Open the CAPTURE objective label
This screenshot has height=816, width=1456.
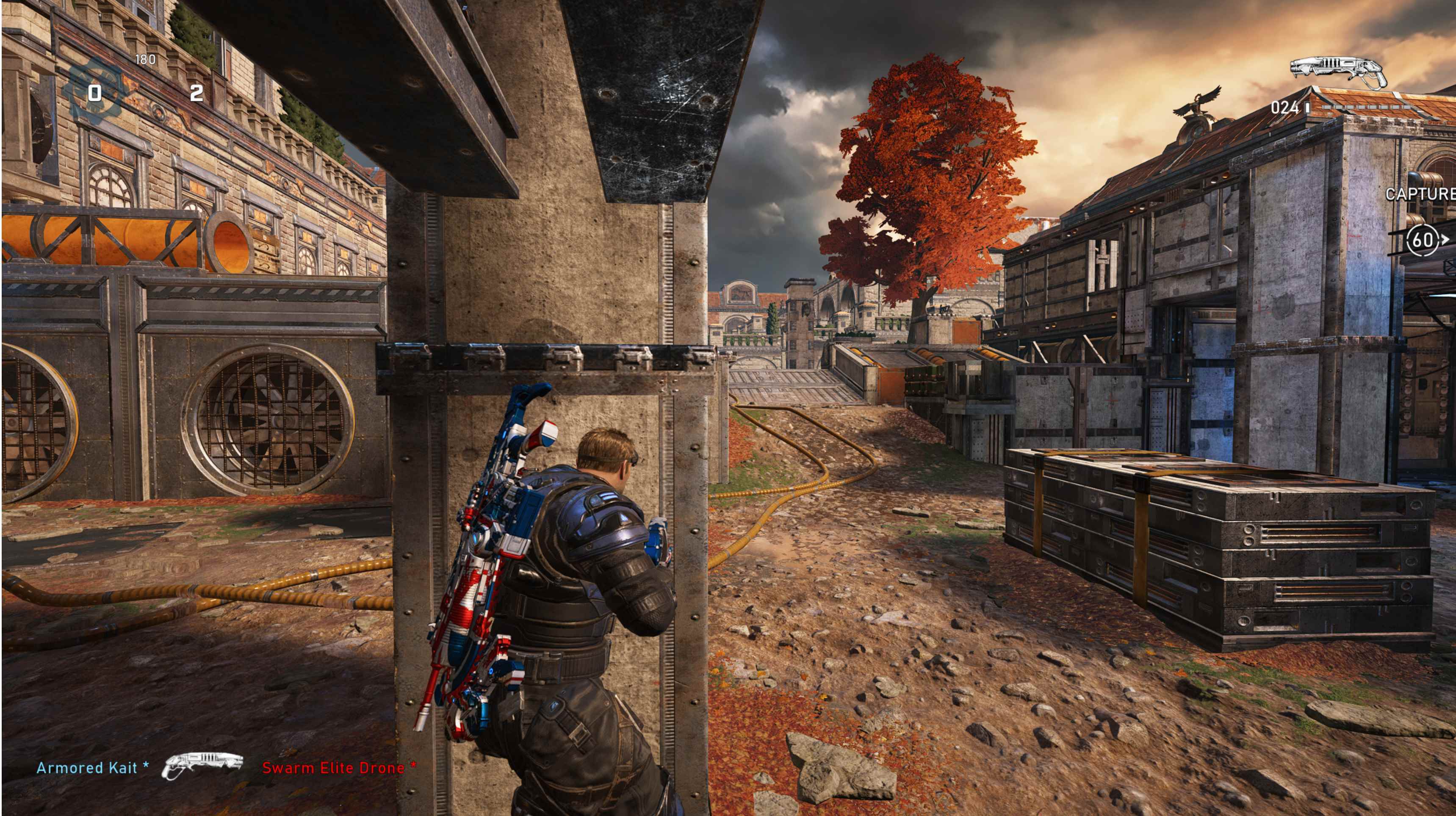click(x=1420, y=194)
